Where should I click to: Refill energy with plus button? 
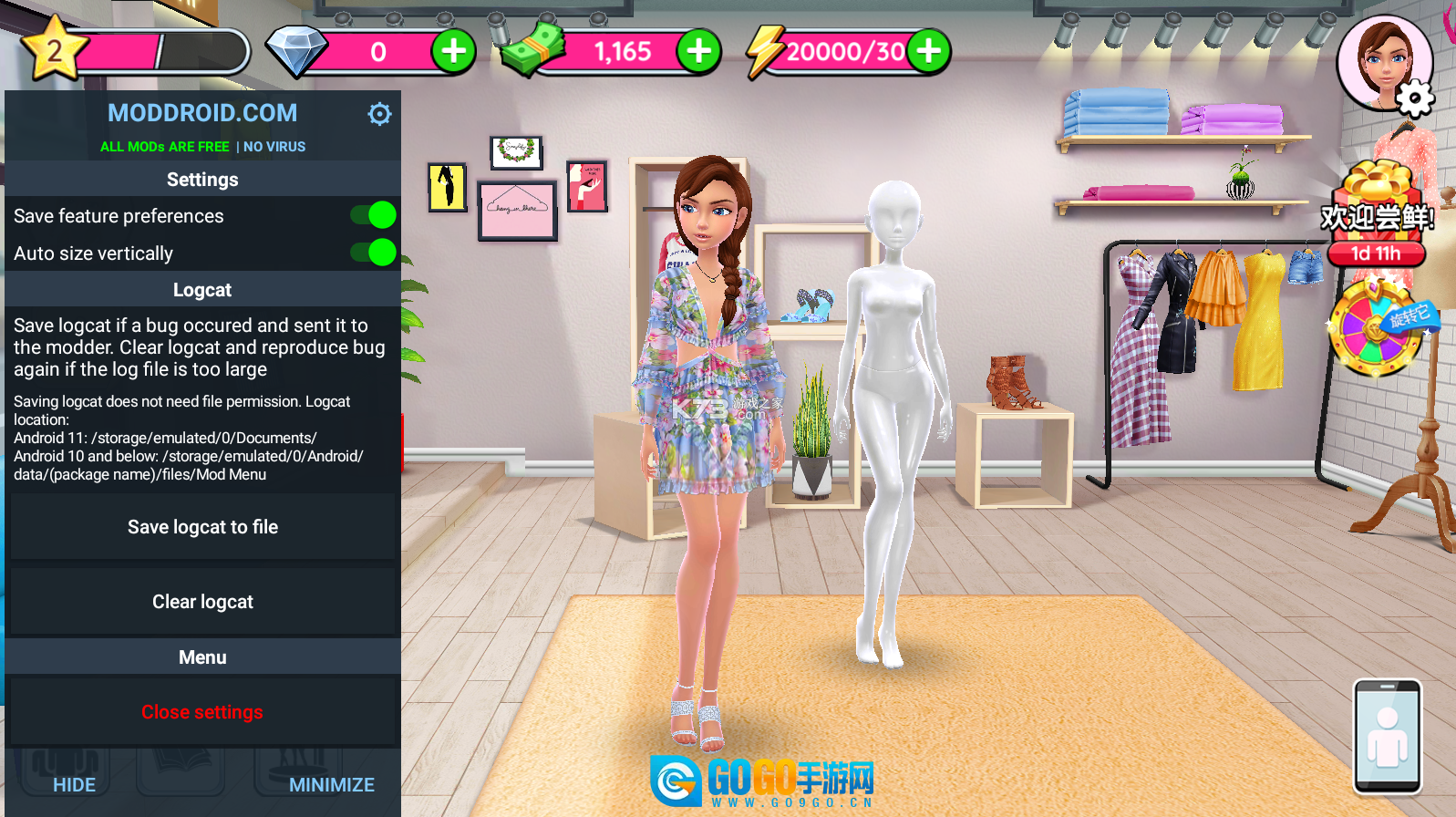928,51
